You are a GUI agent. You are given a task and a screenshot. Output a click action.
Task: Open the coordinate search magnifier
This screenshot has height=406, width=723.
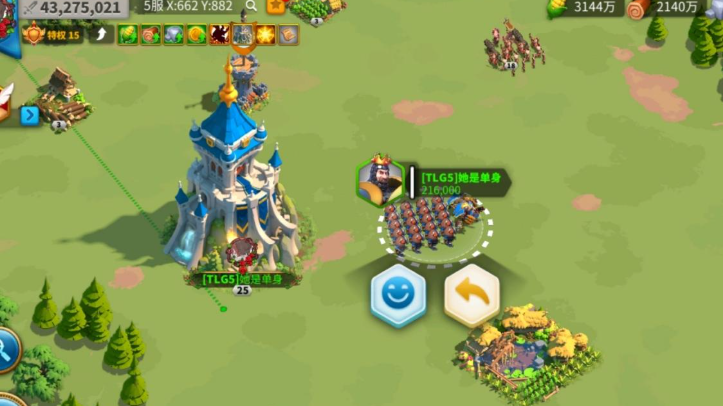250,6
